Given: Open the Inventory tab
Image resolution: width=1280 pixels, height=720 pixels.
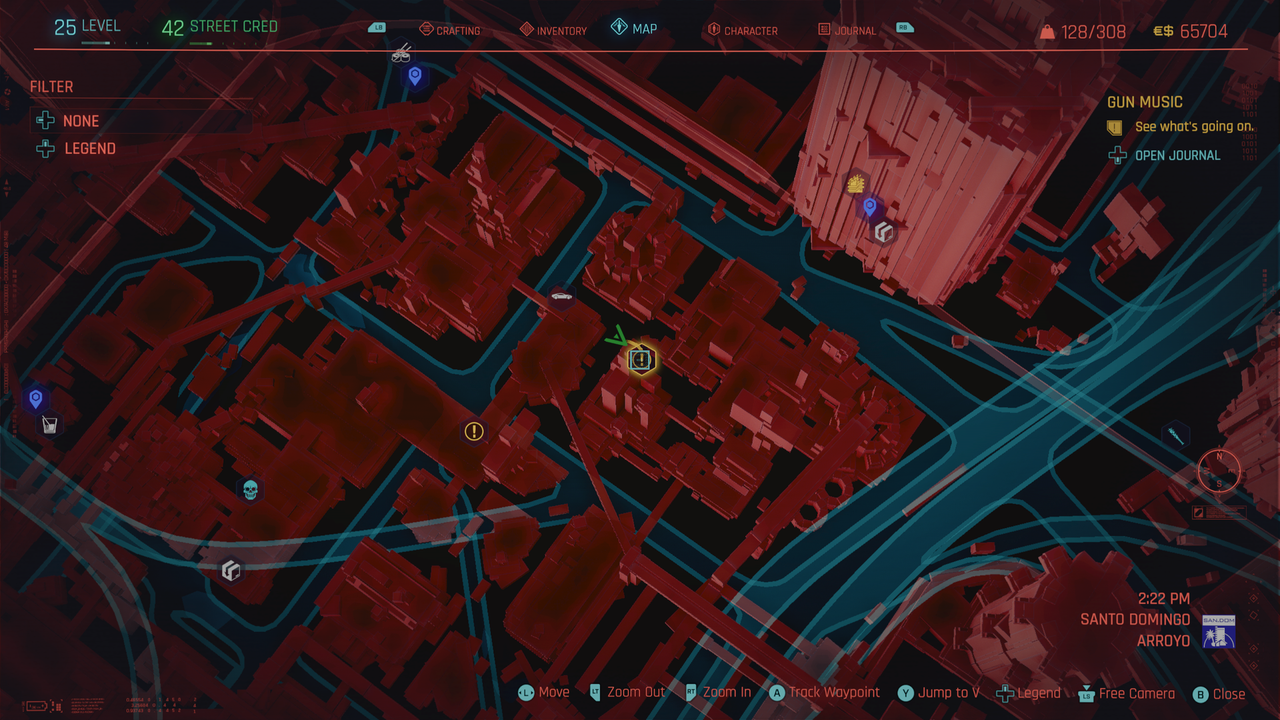Looking at the screenshot, I should (x=553, y=30).
